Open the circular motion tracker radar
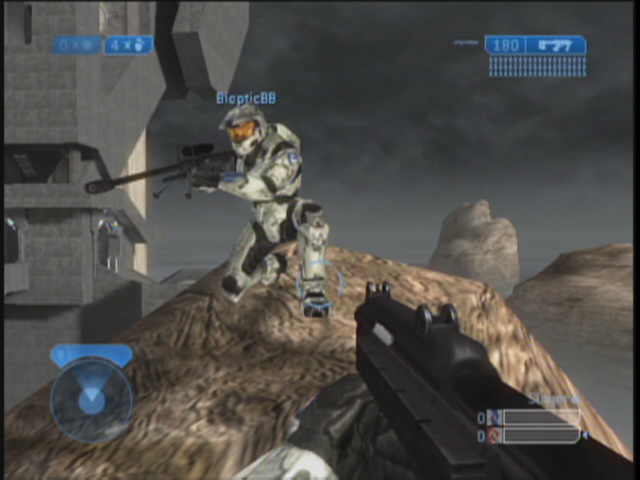The image size is (640, 480). [x=91, y=401]
